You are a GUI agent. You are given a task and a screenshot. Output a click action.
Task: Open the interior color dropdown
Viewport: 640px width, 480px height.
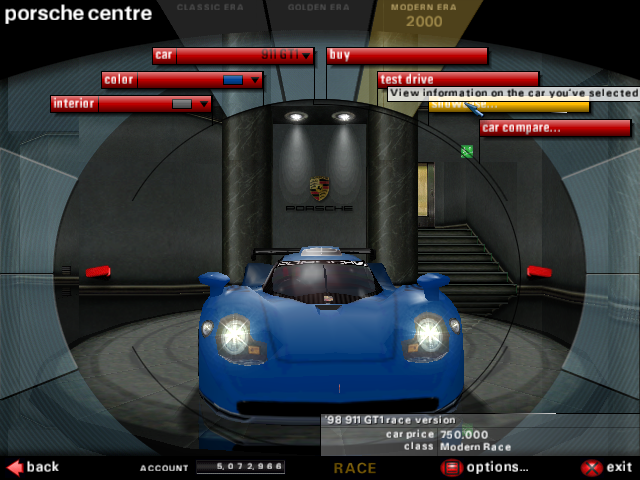(204, 104)
